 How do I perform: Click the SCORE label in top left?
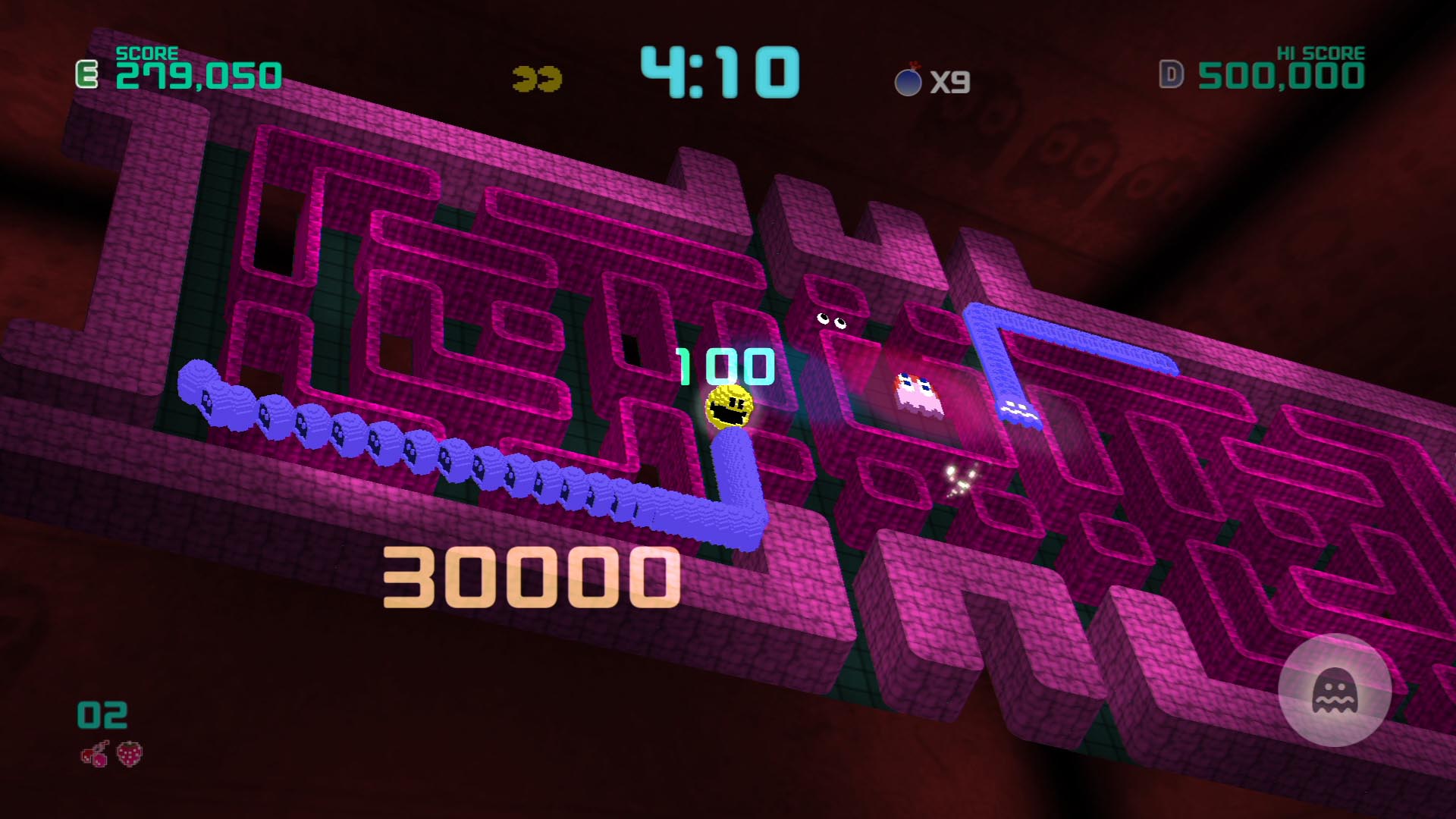(x=146, y=53)
